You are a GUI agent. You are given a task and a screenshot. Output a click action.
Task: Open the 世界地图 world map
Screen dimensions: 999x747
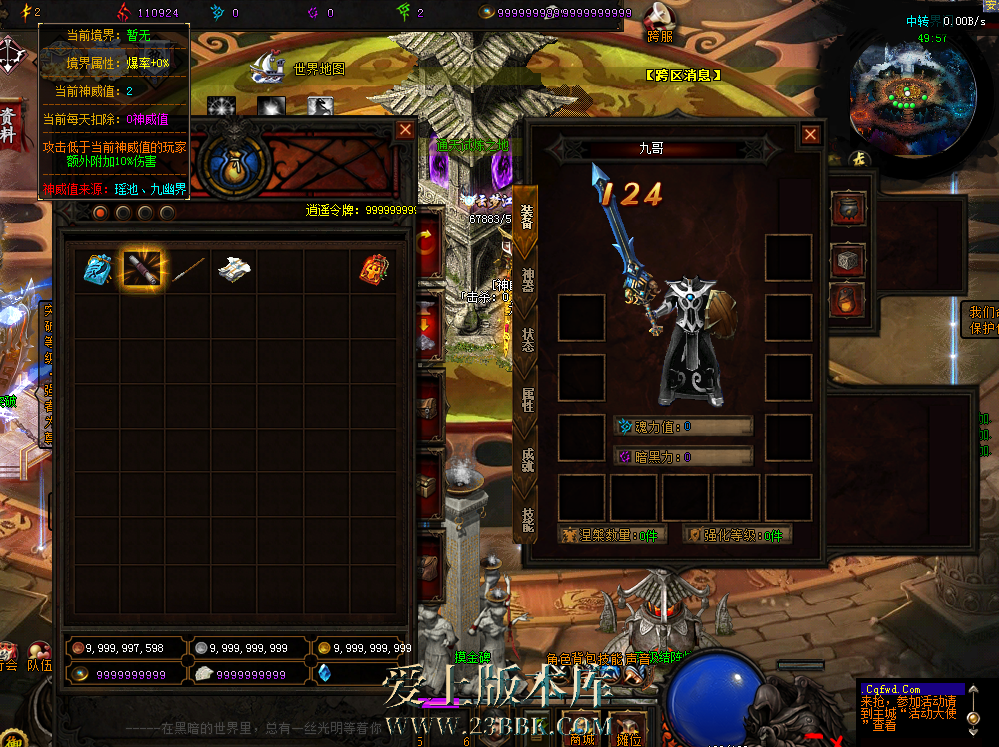(298, 68)
